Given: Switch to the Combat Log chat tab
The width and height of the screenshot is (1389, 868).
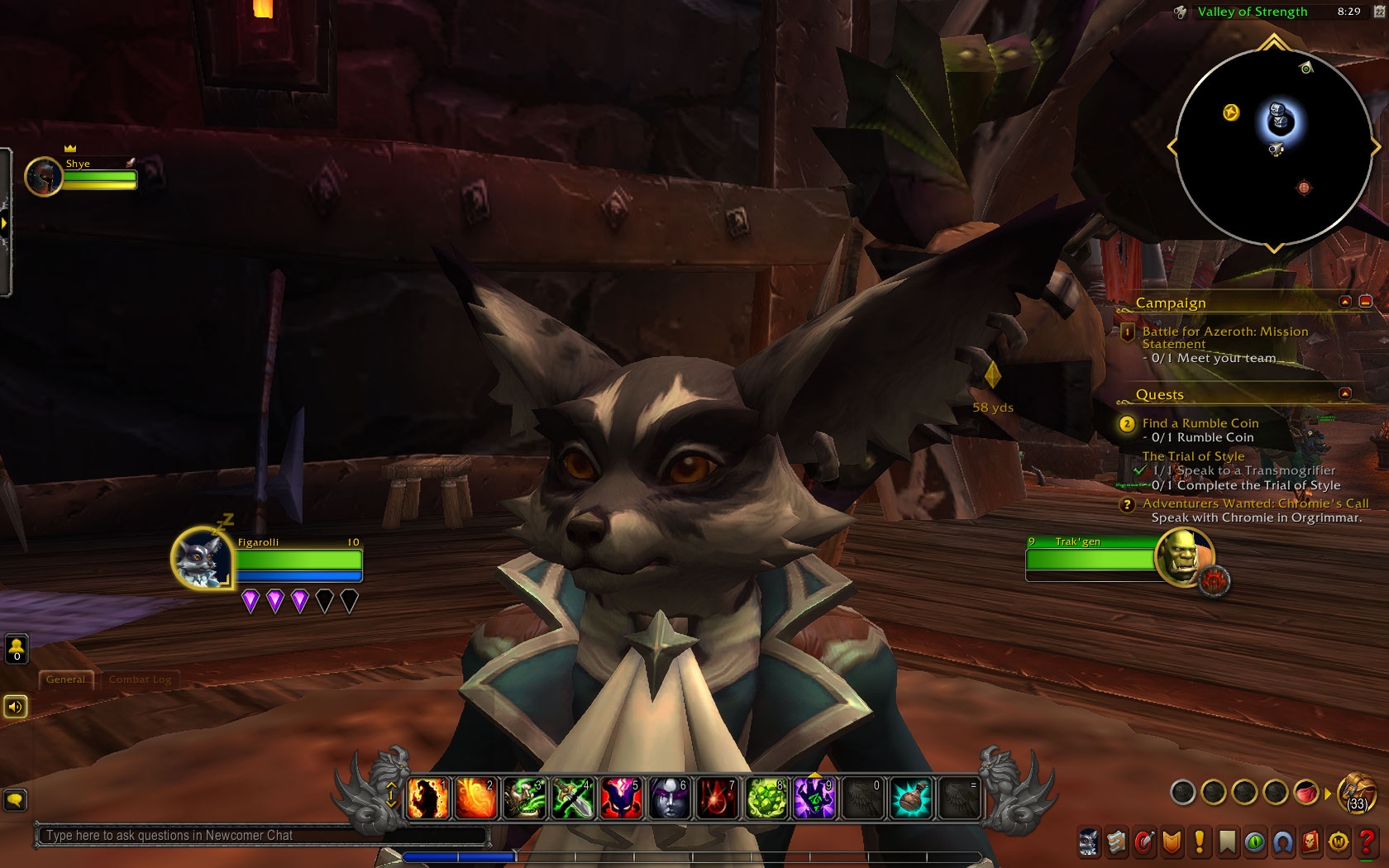Looking at the screenshot, I should tap(140, 680).
